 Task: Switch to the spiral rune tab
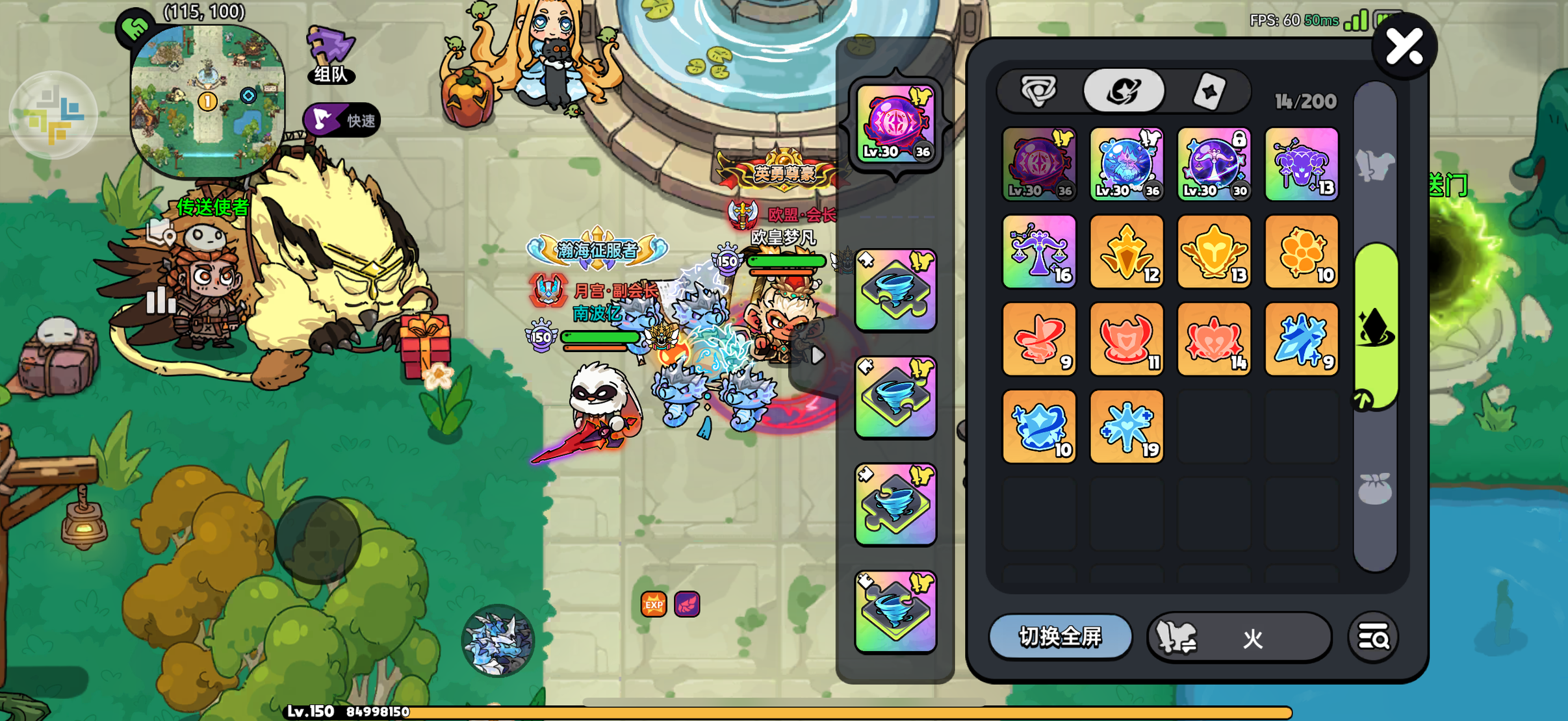[x=1124, y=91]
